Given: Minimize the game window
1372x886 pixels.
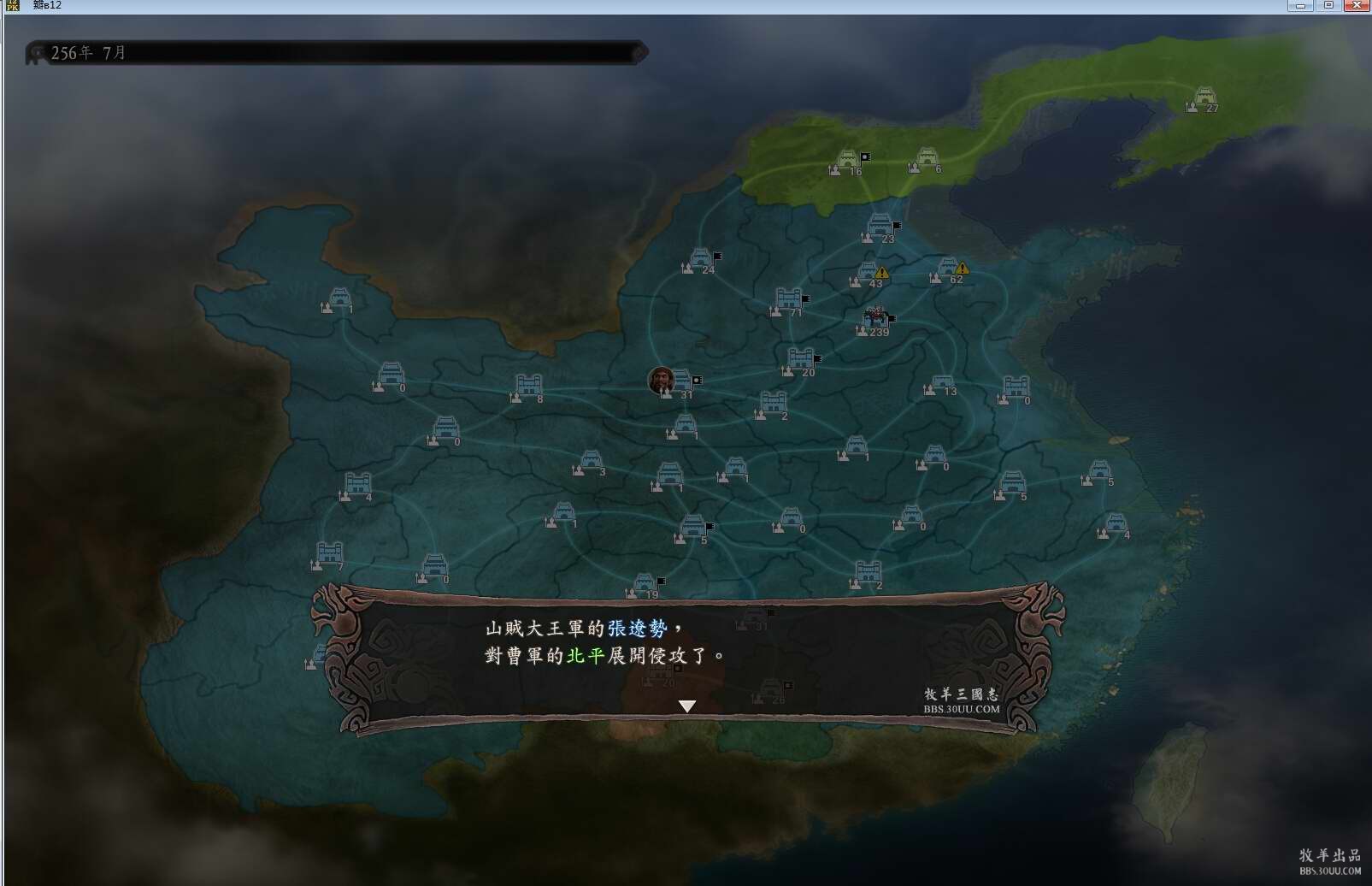Looking at the screenshot, I should coord(1300,6).
